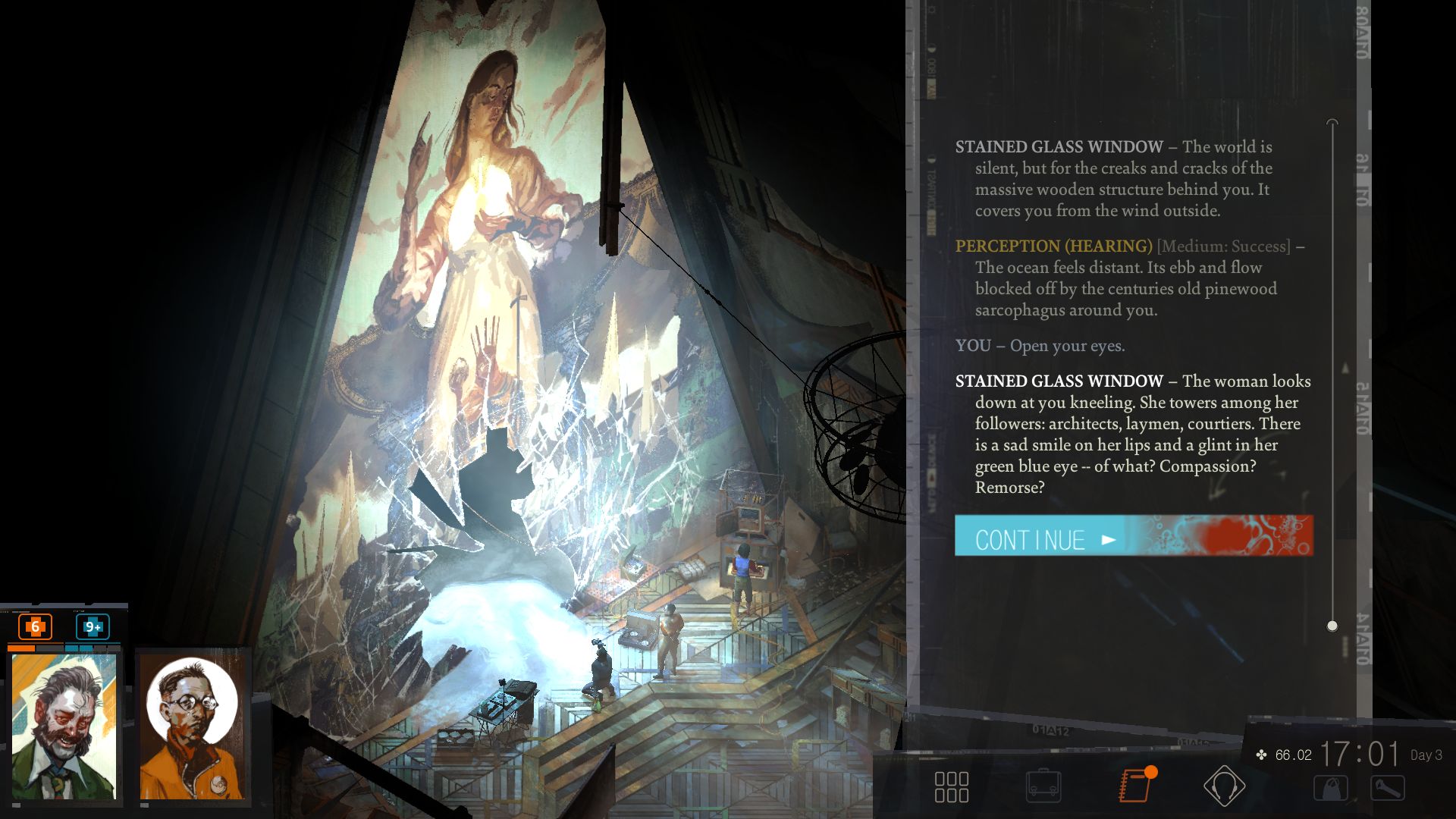Select the bespectacled partner portrait in orange jacket

[x=193, y=726]
